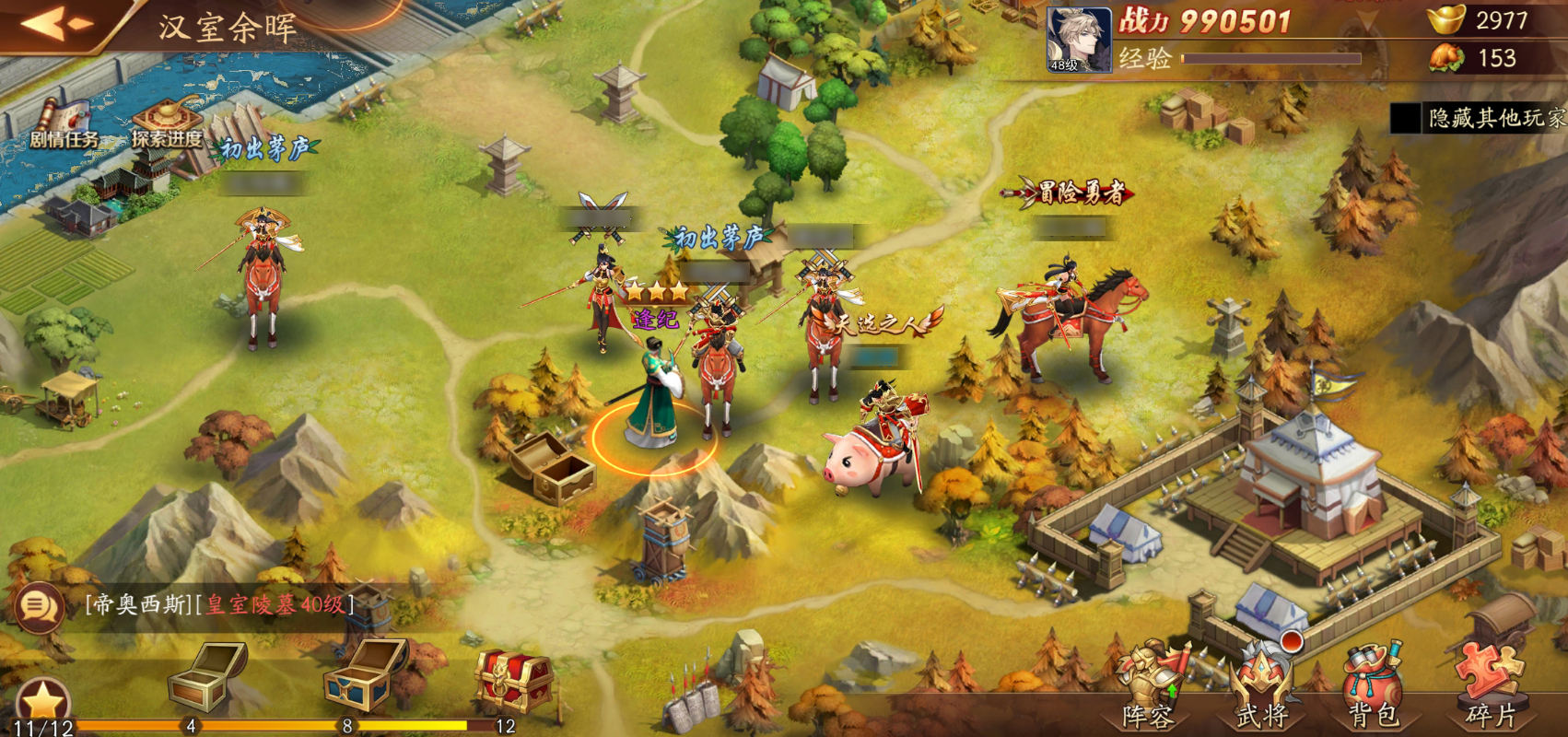Claim the 12-star red chest
The height and width of the screenshot is (737, 1568).
[514, 682]
